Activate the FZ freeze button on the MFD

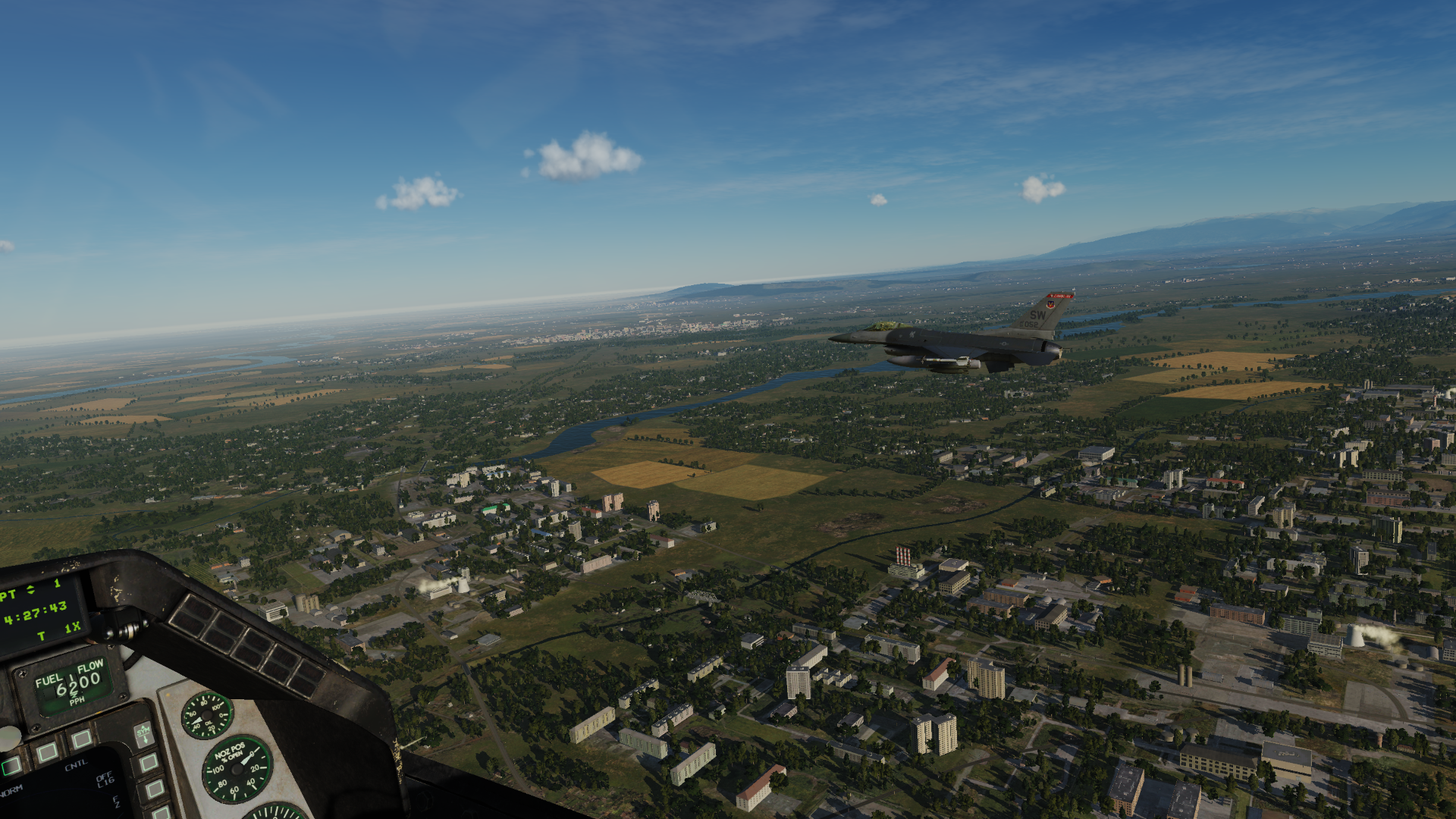pyautogui.click(x=155, y=789)
